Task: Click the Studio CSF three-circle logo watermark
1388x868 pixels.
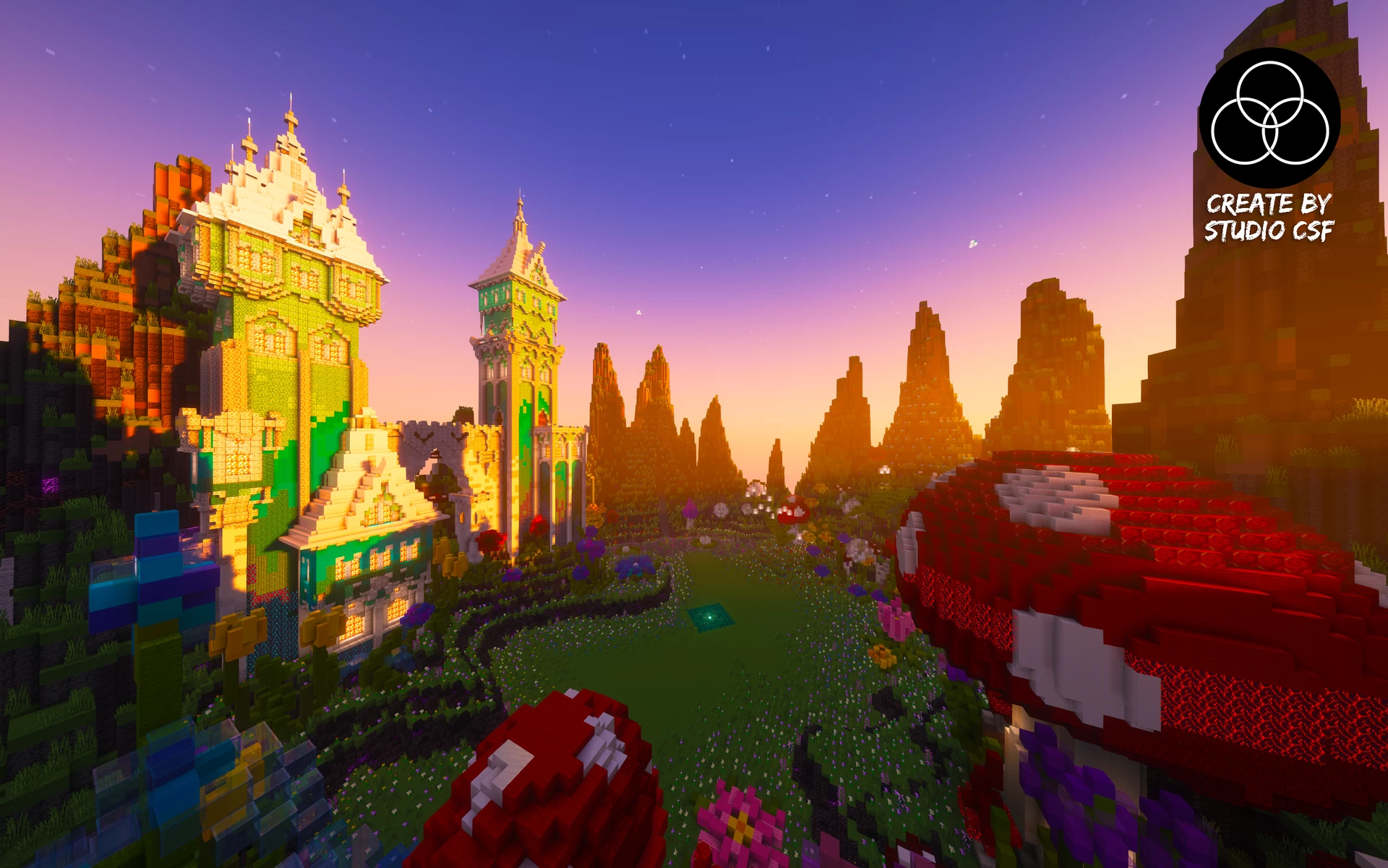Action: [x=1269, y=117]
